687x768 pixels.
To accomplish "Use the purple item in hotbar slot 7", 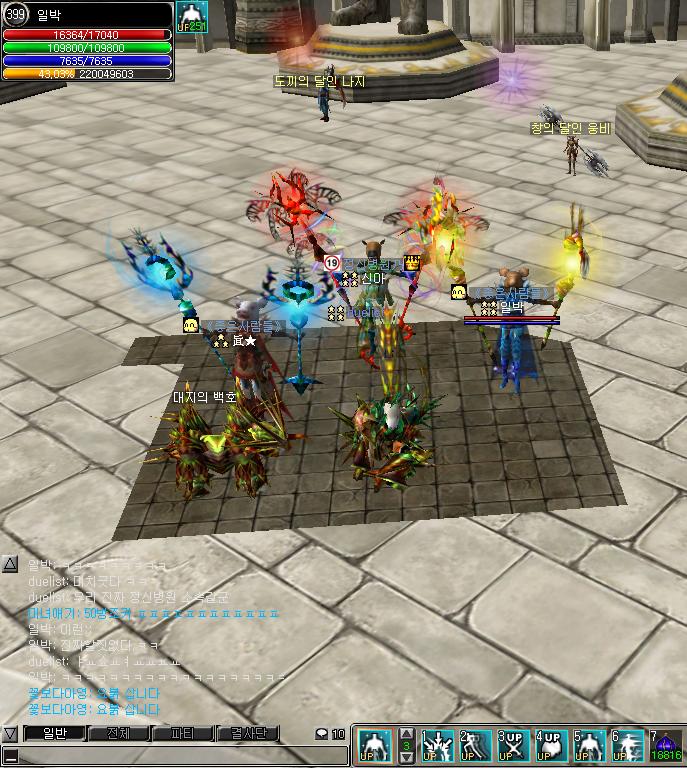I will point(665,746).
